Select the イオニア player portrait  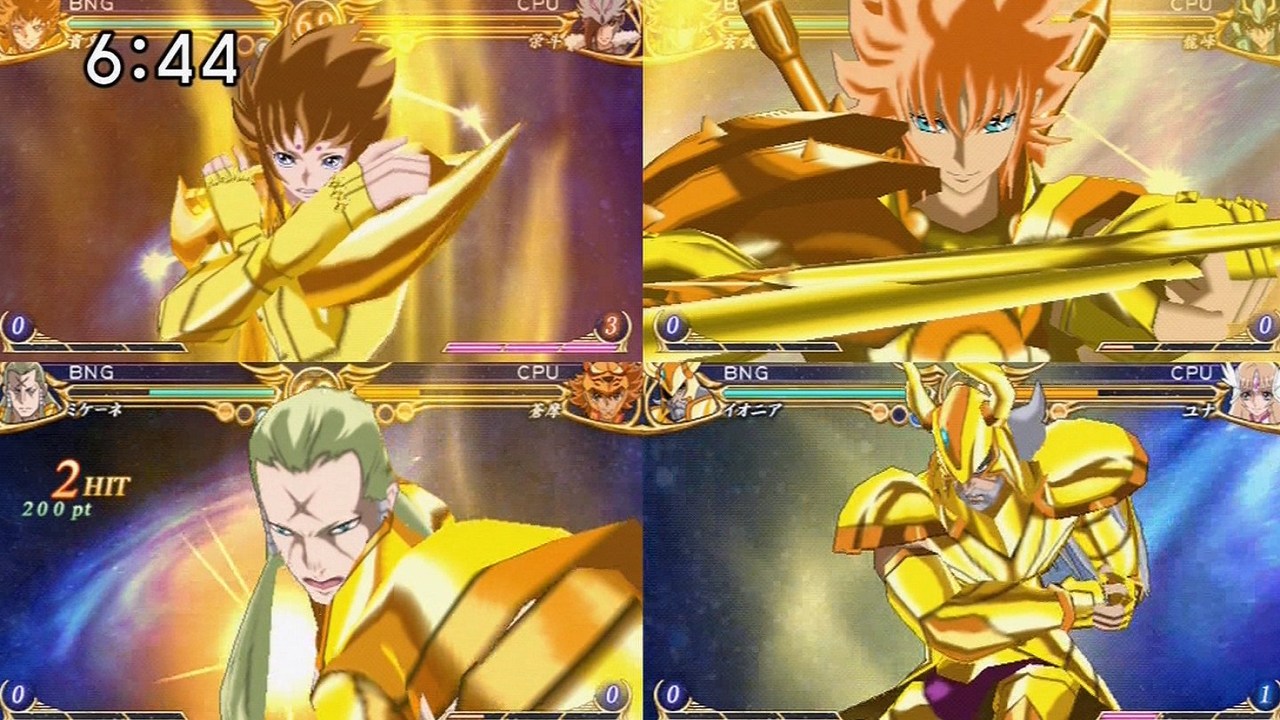coord(662,390)
